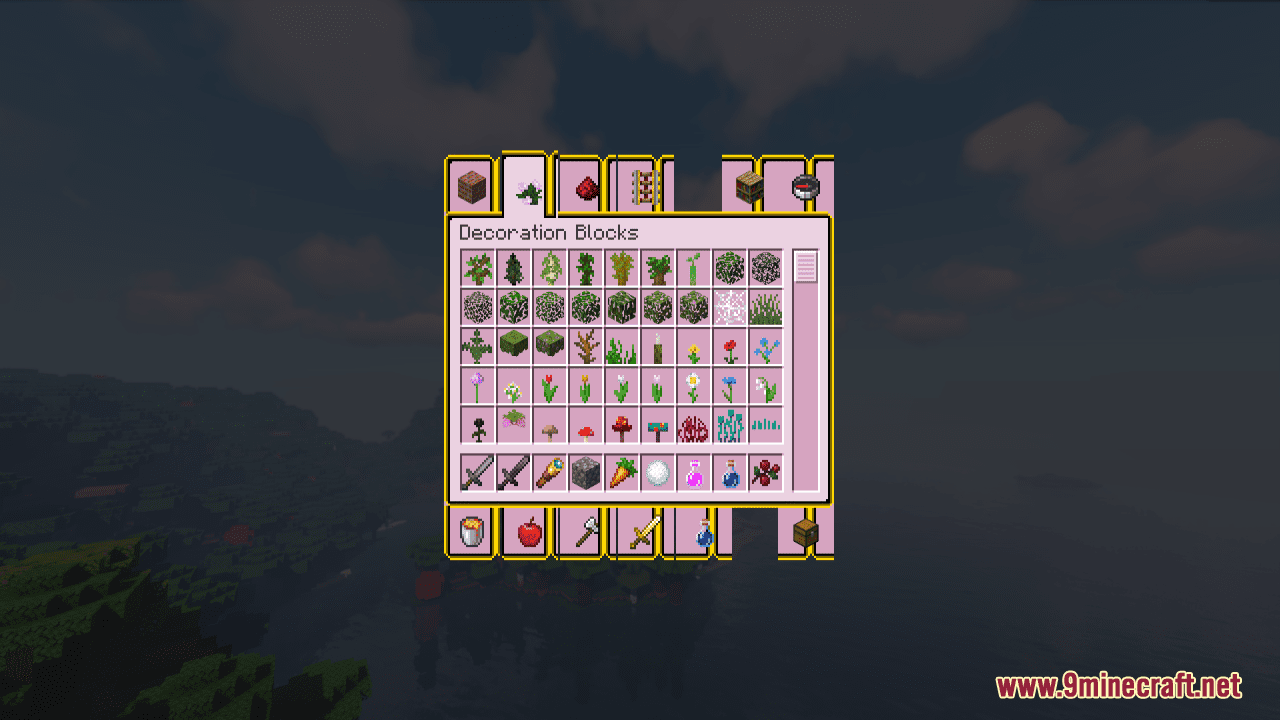The image size is (1280, 720).
Task: Select the red poppy flower
Action: point(729,347)
